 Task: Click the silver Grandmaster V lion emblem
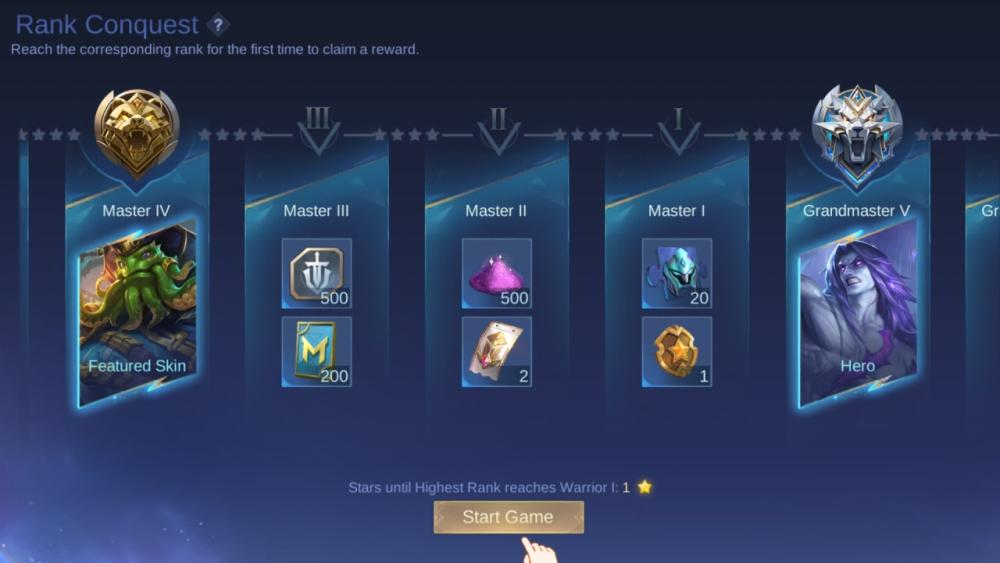tap(857, 132)
